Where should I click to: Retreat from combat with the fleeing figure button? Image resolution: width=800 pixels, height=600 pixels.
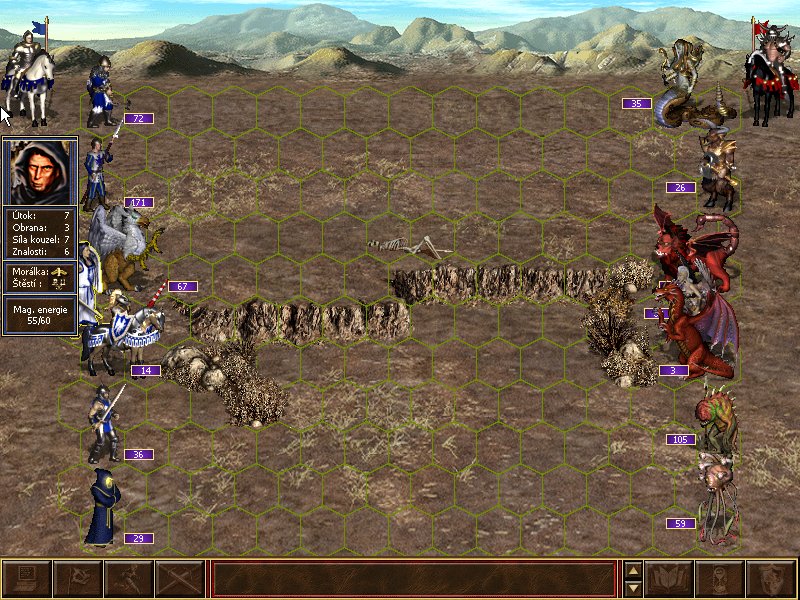129,579
